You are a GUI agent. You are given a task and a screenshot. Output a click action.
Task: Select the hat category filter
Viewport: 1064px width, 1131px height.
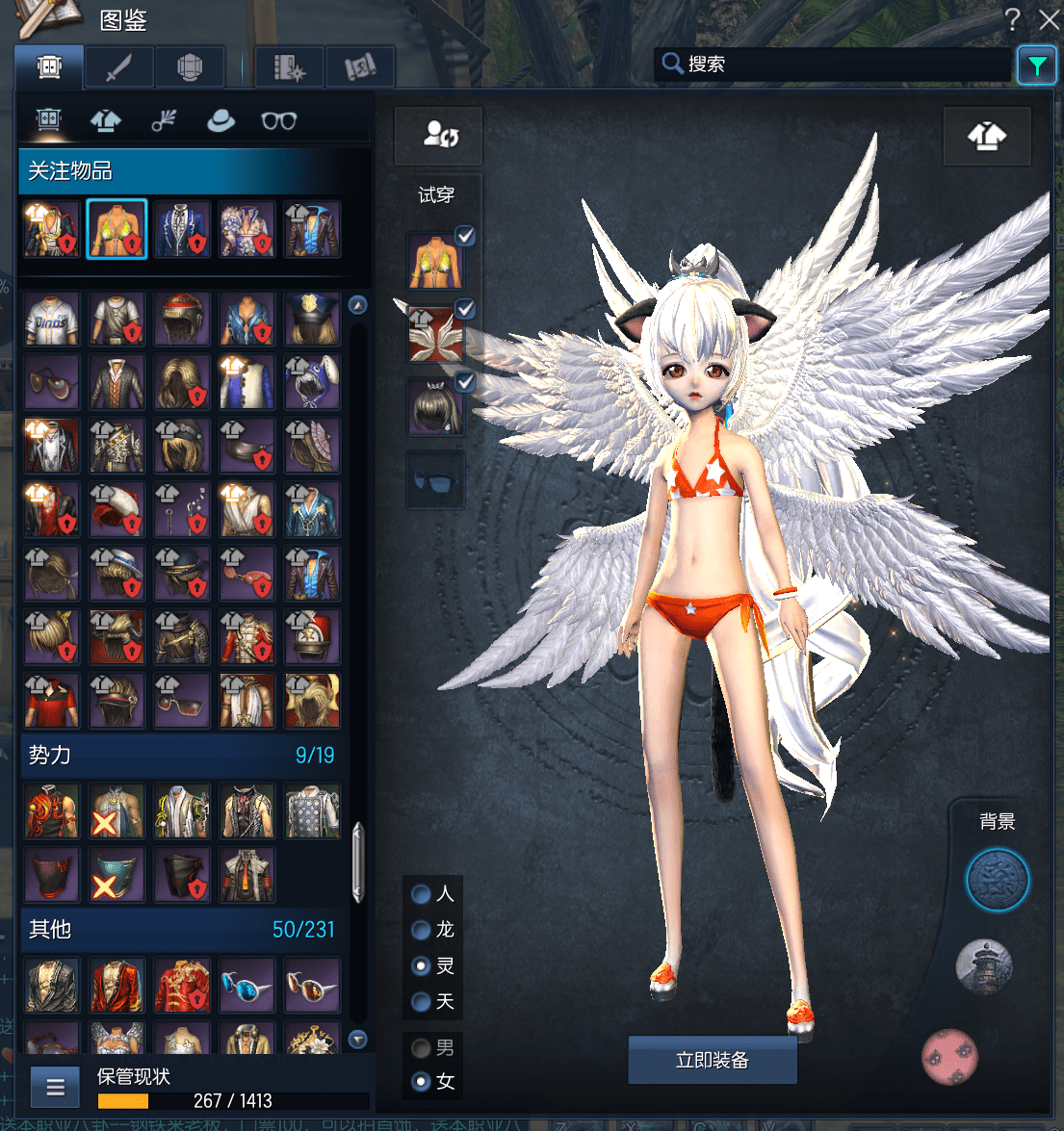click(221, 120)
